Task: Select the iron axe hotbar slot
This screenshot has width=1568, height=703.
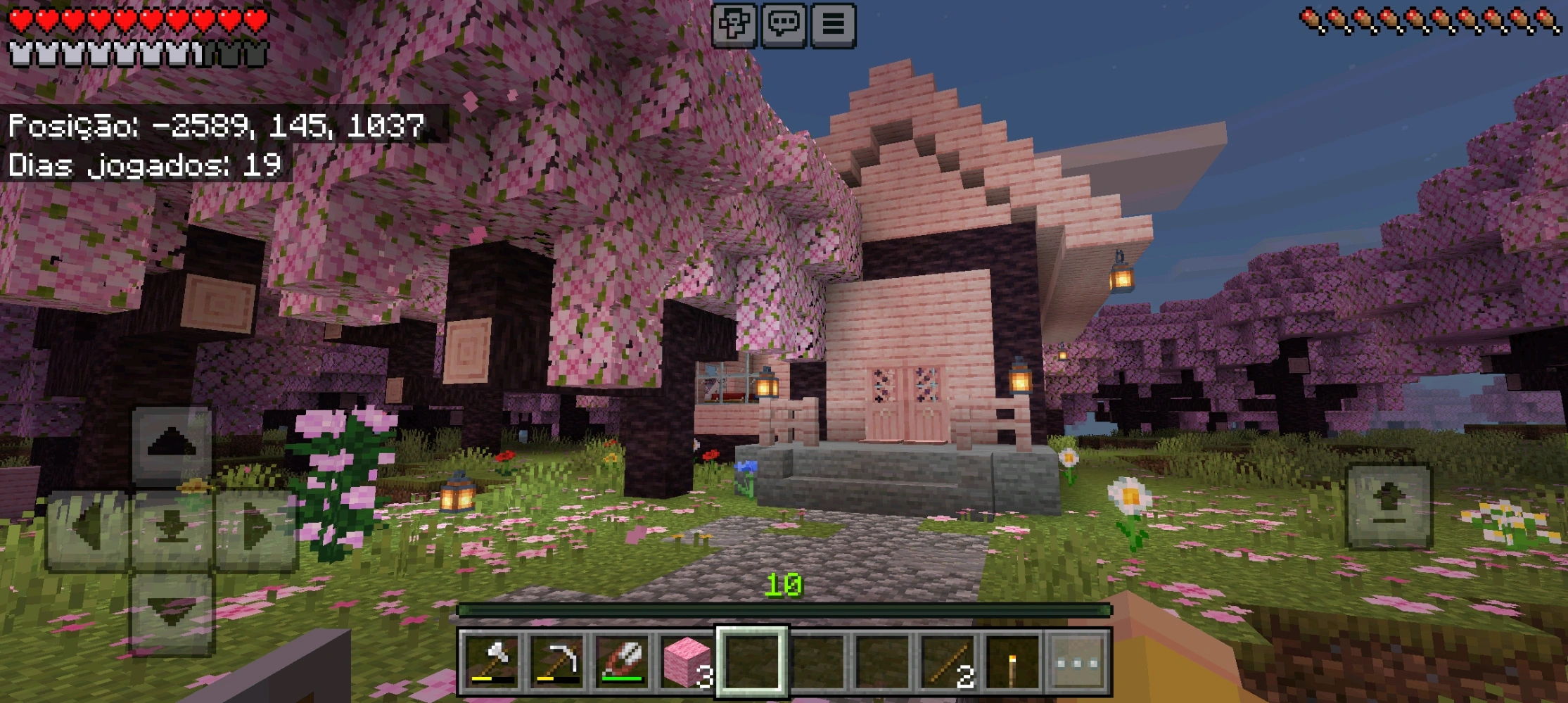Action: coord(492,661)
